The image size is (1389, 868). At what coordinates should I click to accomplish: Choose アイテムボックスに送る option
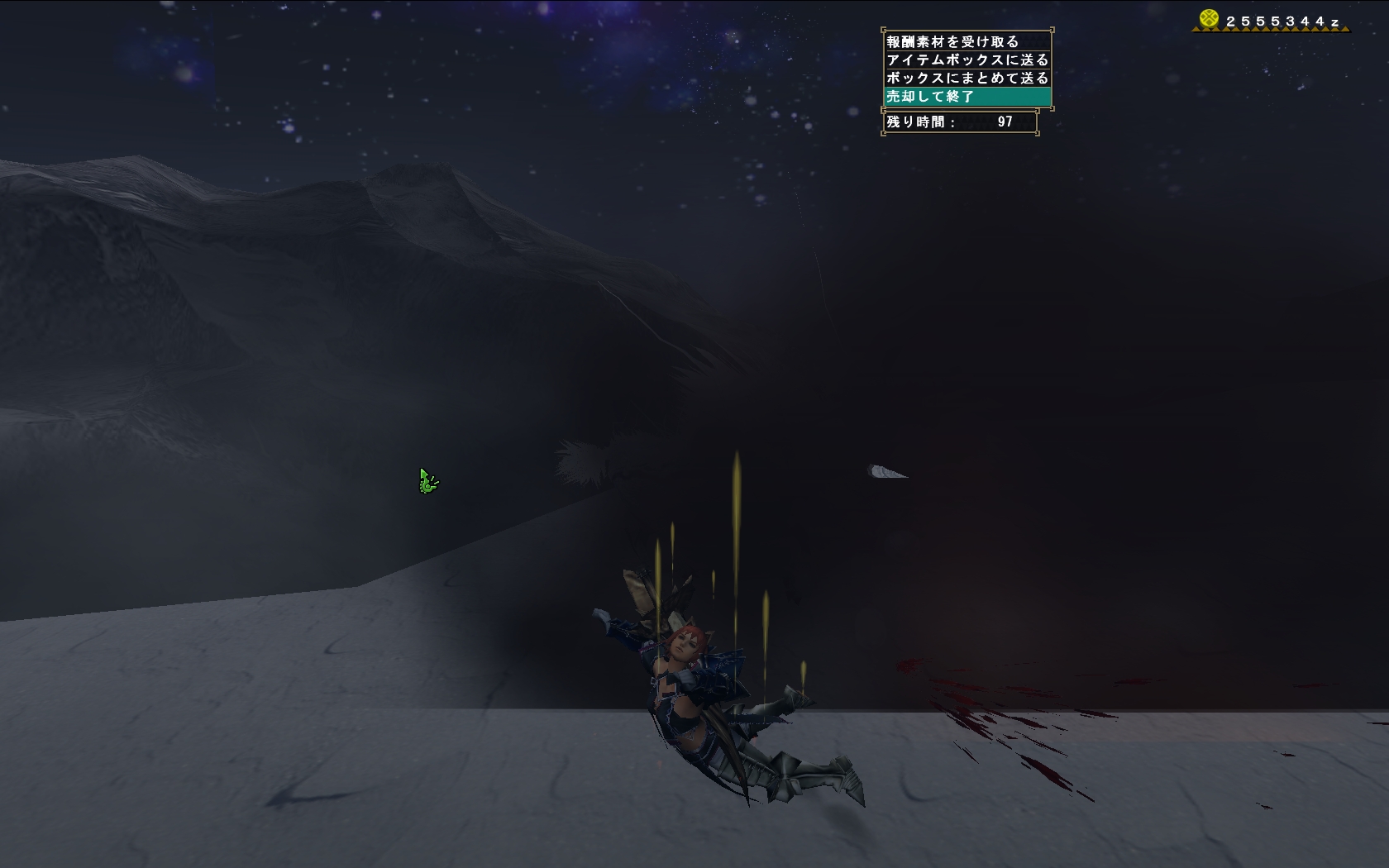pos(967,60)
